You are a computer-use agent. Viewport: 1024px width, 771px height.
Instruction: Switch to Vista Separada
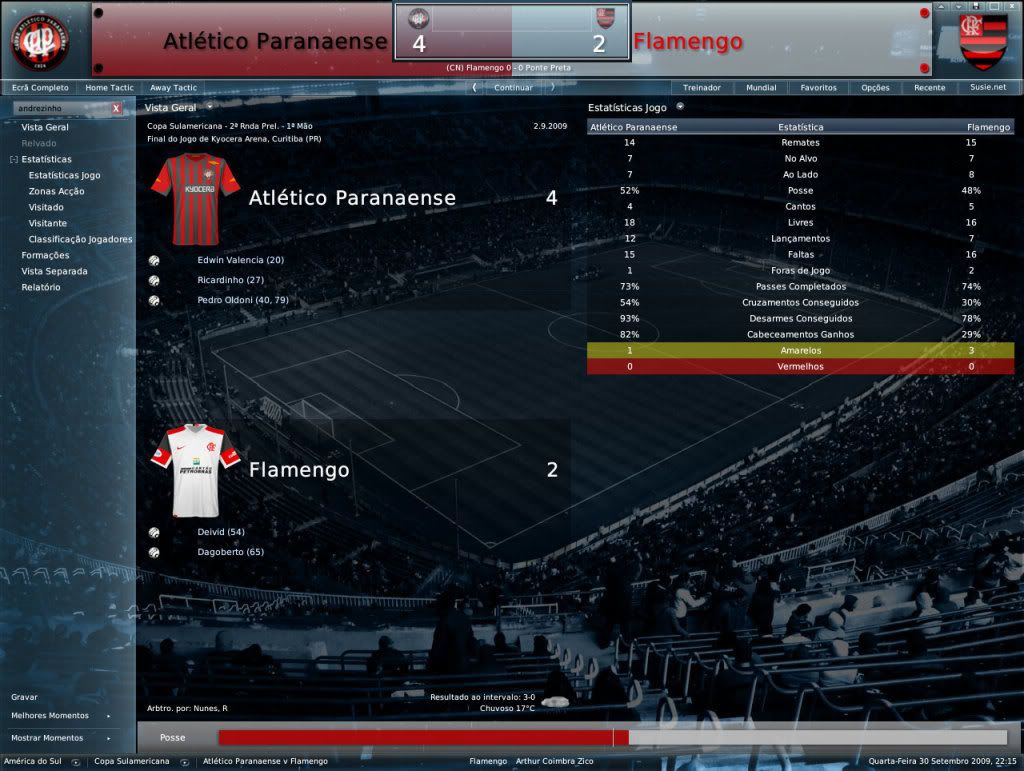(54, 272)
